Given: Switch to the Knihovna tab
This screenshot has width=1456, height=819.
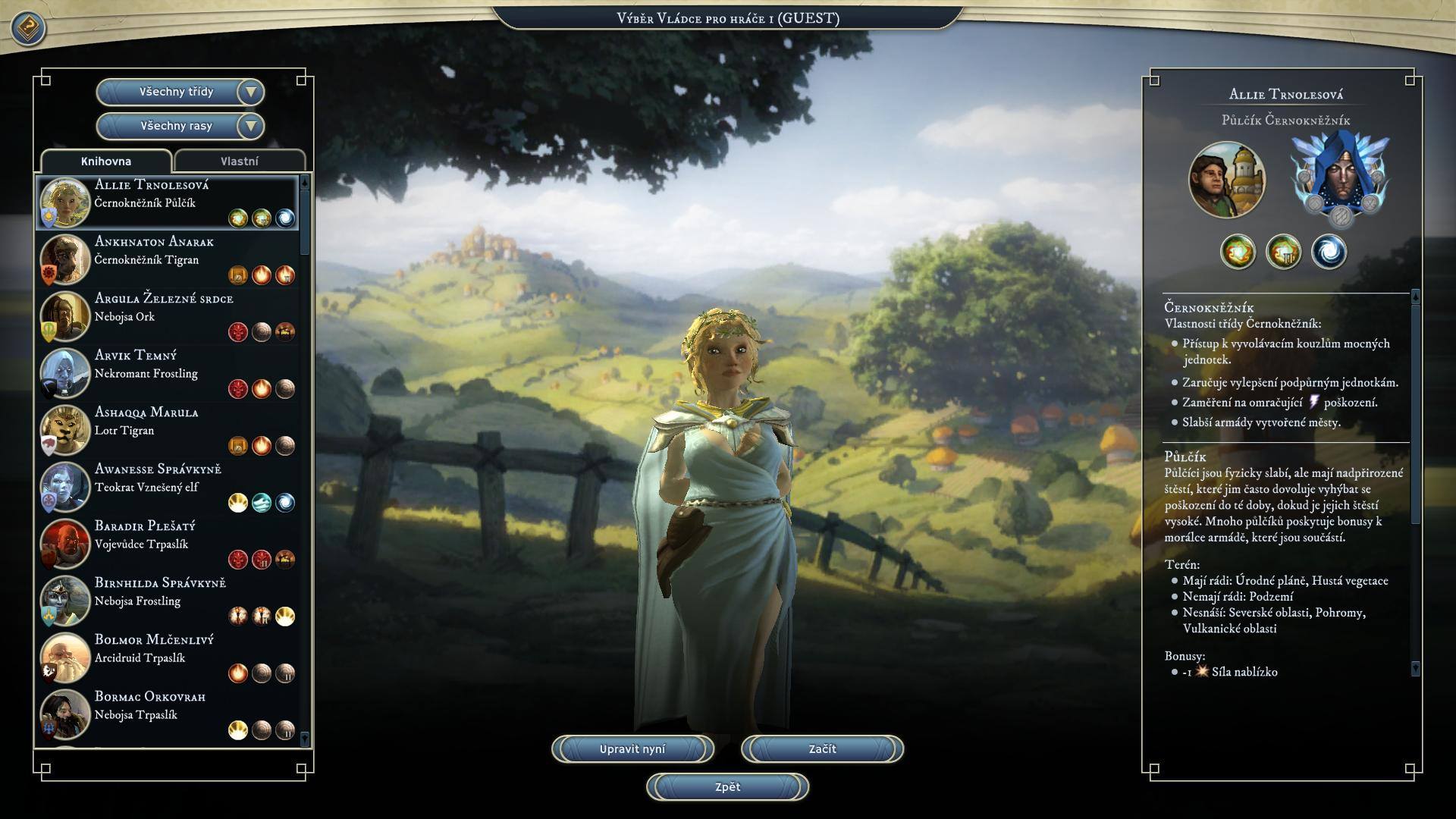Looking at the screenshot, I should 106,162.
